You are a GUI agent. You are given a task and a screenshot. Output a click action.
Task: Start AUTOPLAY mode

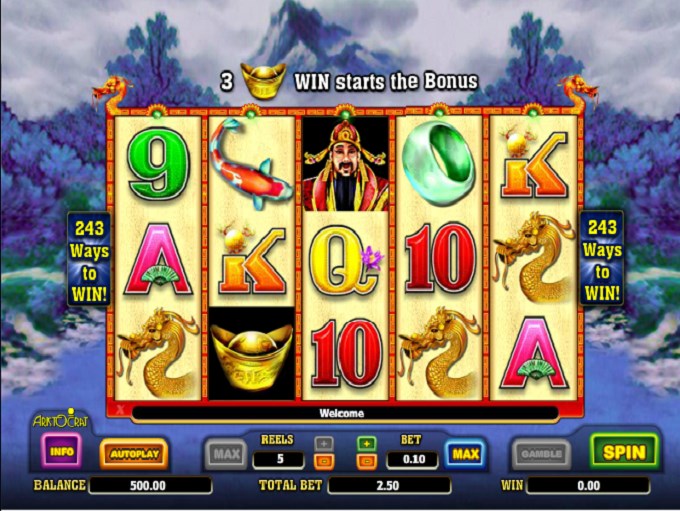tap(134, 454)
